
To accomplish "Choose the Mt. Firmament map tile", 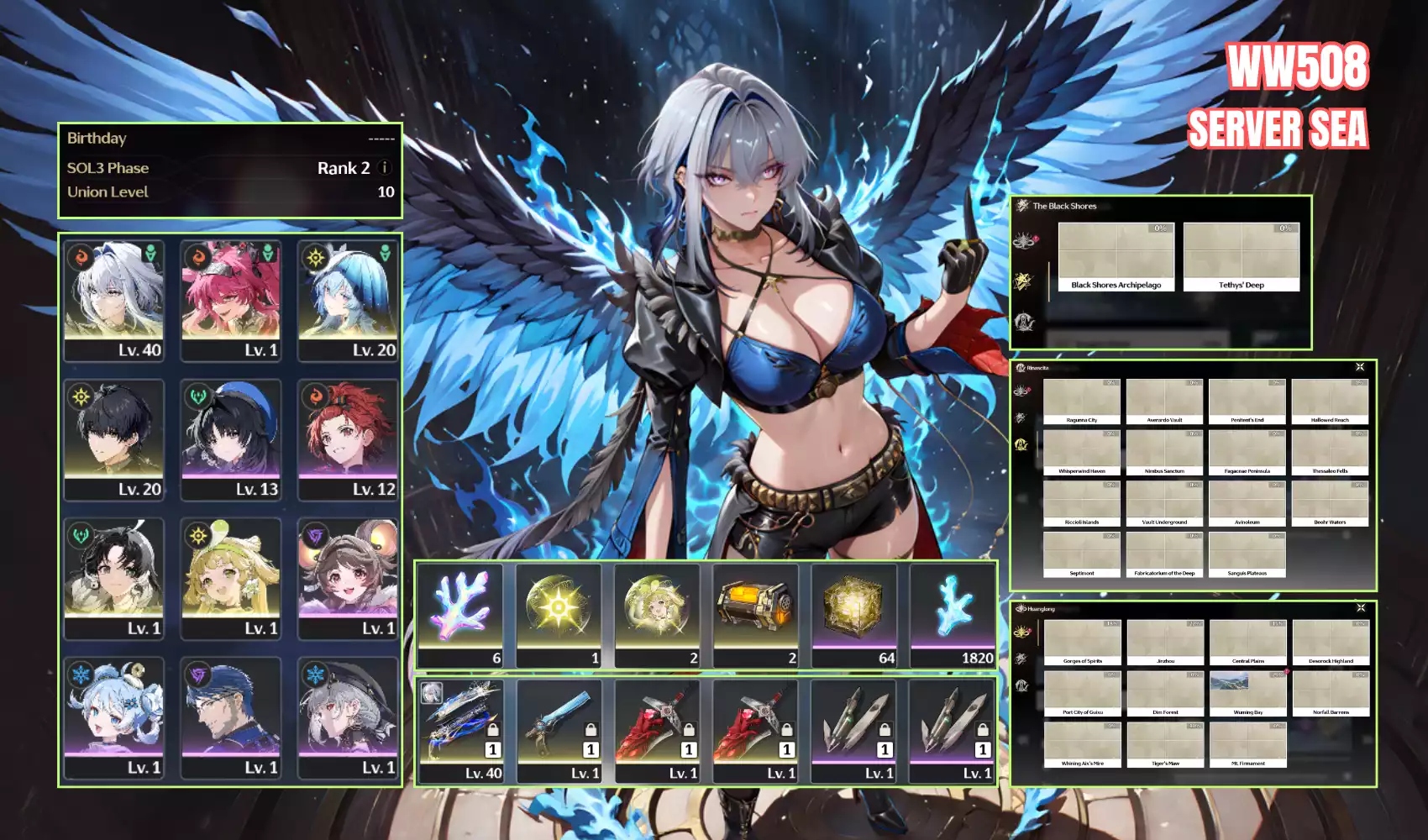I will click(x=1248, y=745).
